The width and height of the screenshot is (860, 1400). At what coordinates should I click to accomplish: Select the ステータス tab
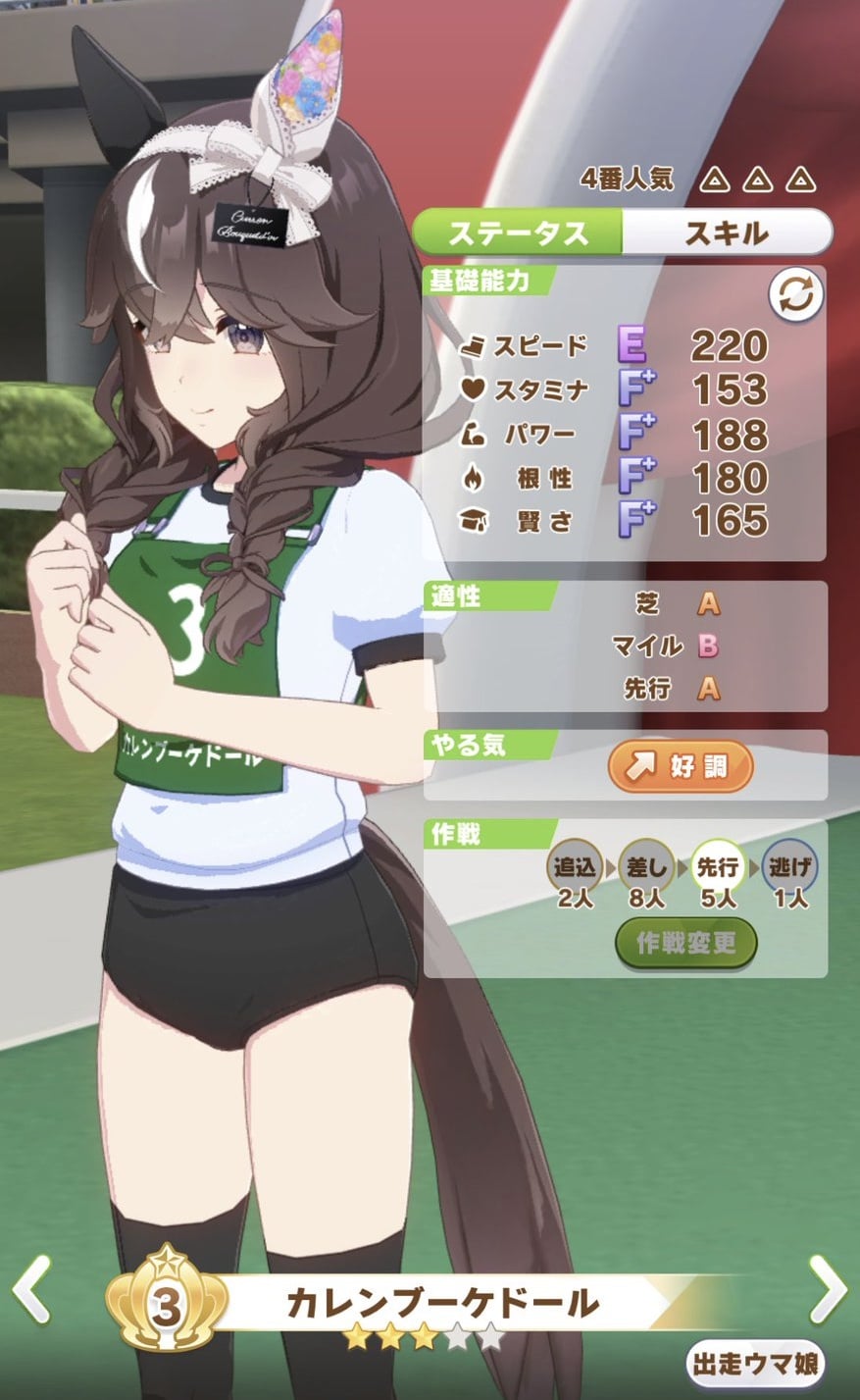pyautogui.click(x=518, y=233)
